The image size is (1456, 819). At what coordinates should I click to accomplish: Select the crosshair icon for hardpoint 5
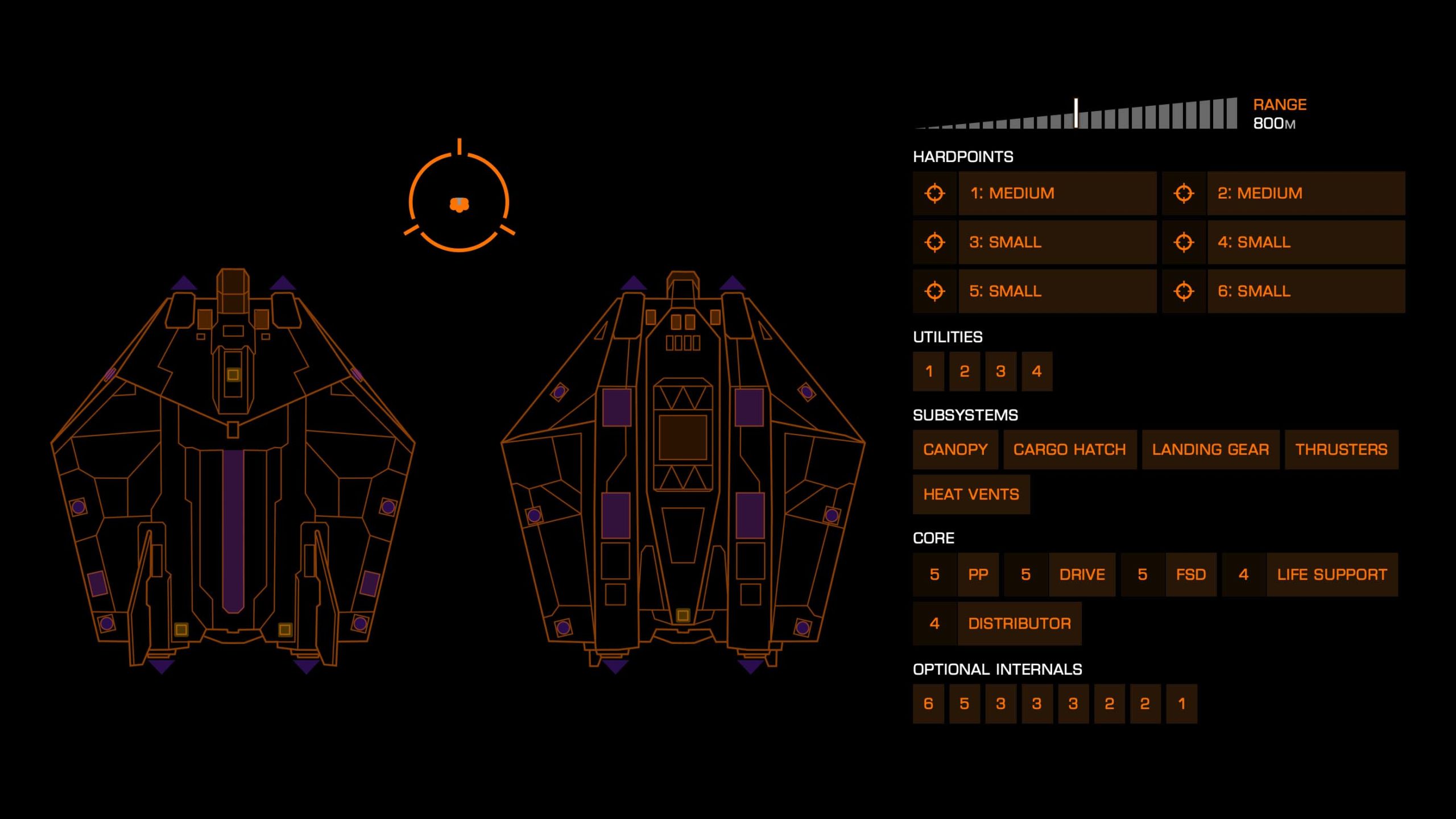(935, 291)
